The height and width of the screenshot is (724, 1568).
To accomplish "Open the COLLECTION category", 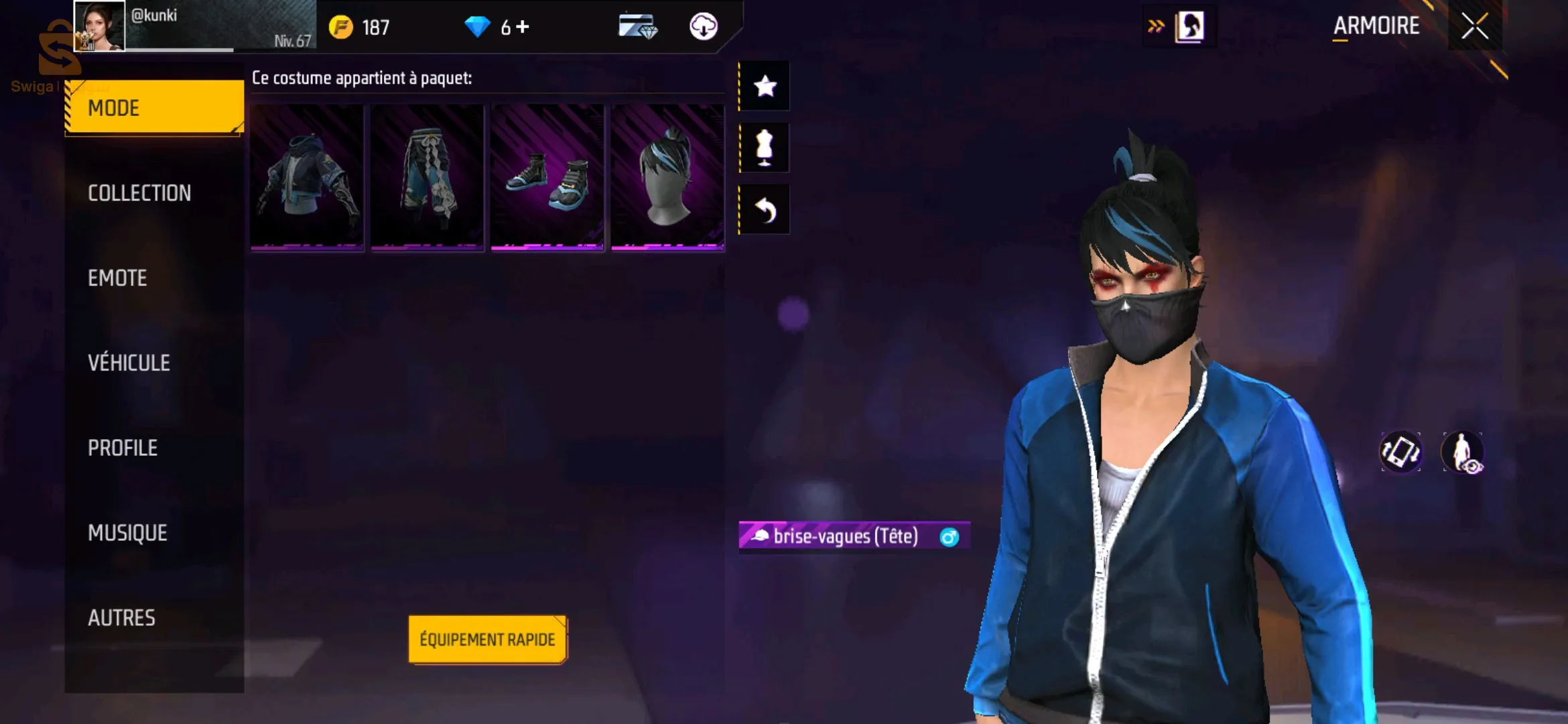I will pos(139,193).
